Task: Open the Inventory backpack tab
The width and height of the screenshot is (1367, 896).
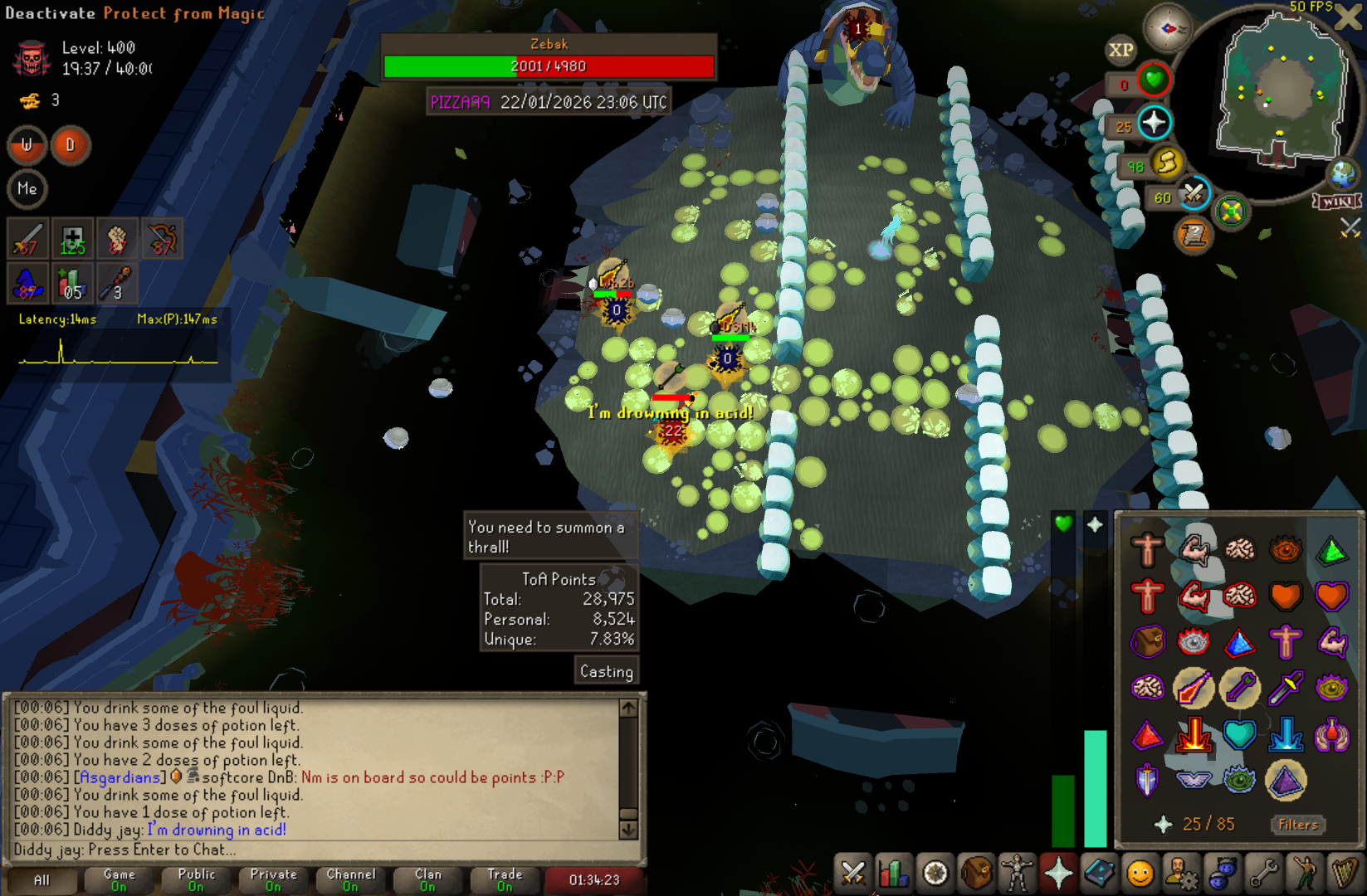Action: point(977,873)
